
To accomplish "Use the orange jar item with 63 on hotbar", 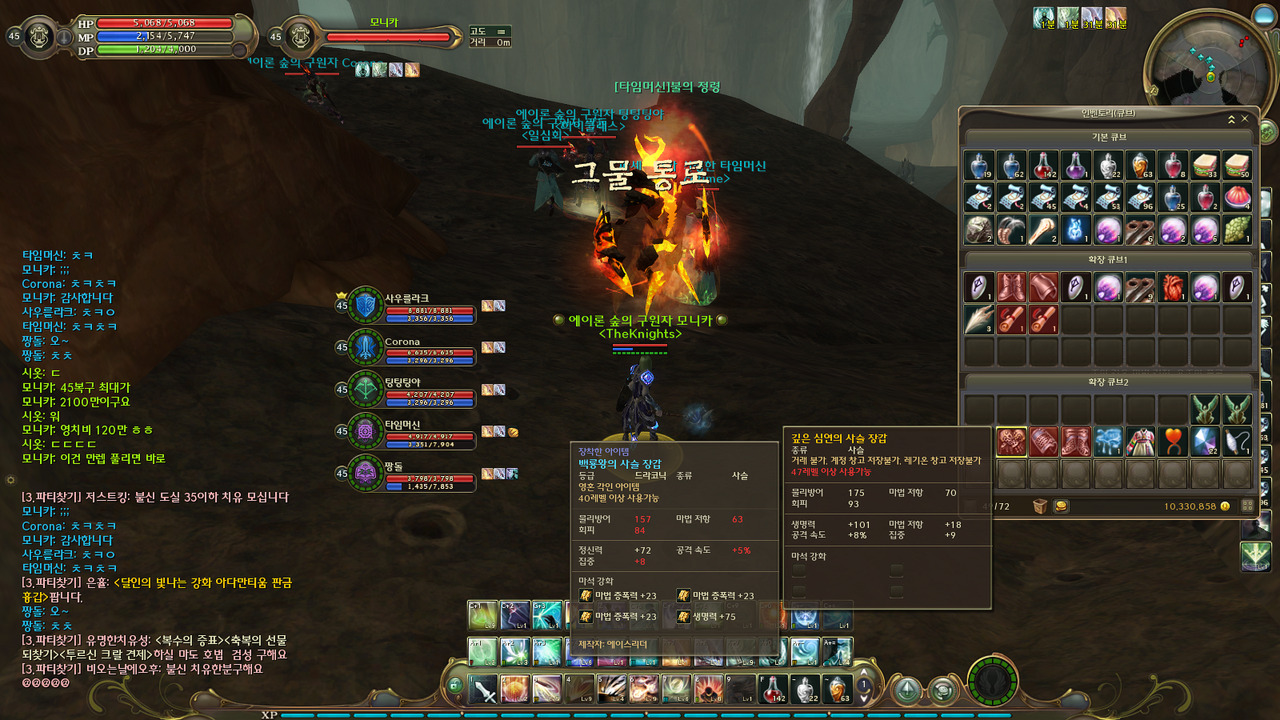I will click(x=838, y=689).
